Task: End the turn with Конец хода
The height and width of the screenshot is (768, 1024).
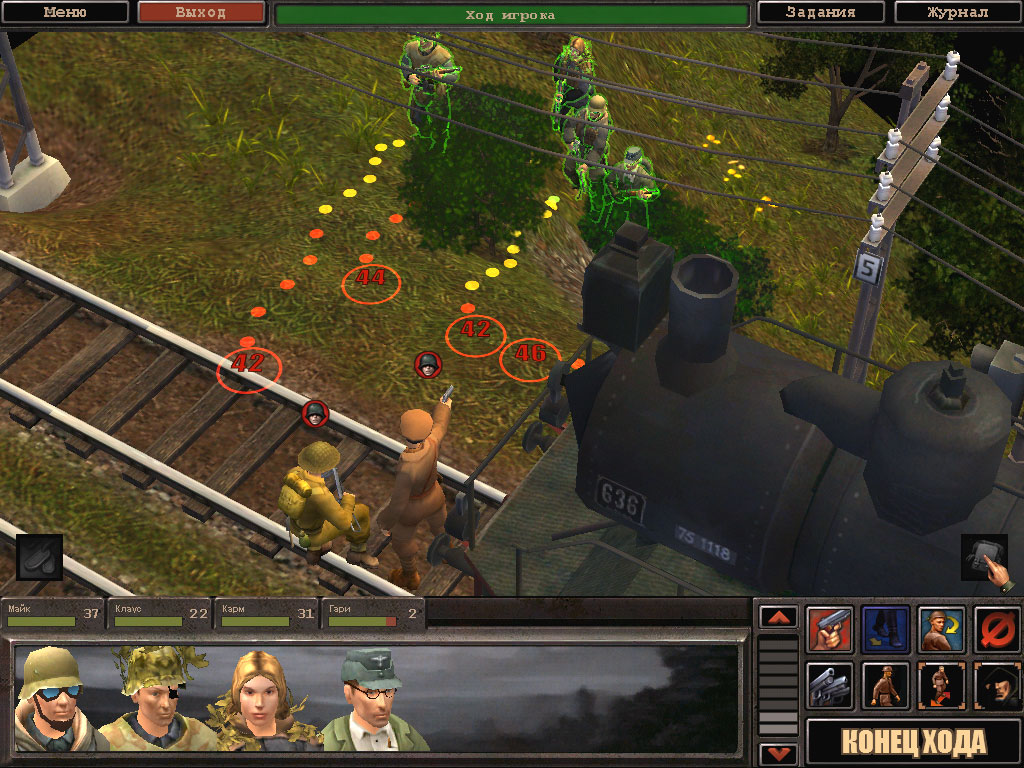Action: 914,743
